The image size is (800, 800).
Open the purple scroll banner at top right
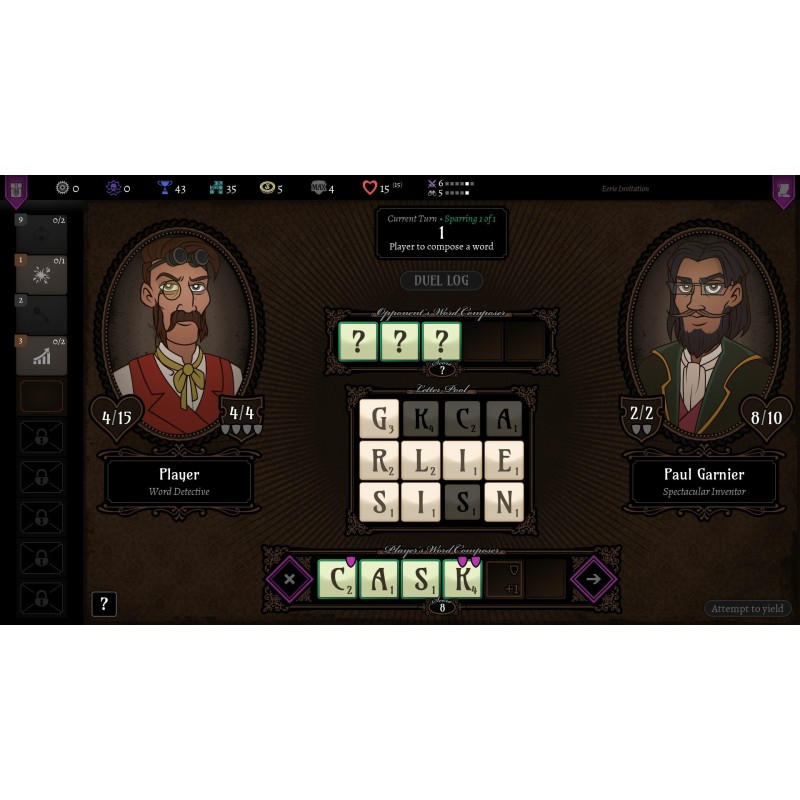click(x=783, y=189)
